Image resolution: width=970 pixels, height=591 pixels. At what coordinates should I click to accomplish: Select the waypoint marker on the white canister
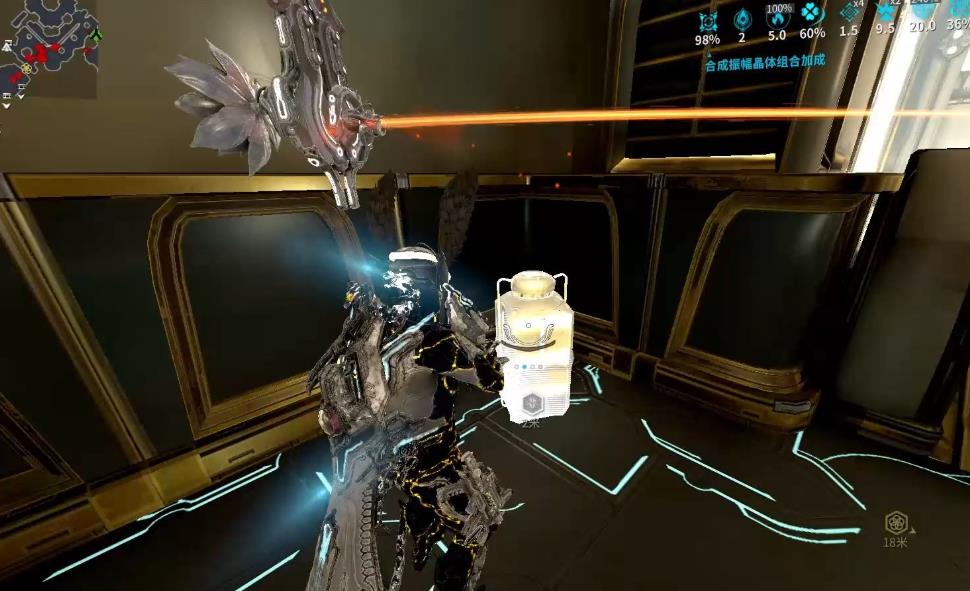tap(532, 405)
